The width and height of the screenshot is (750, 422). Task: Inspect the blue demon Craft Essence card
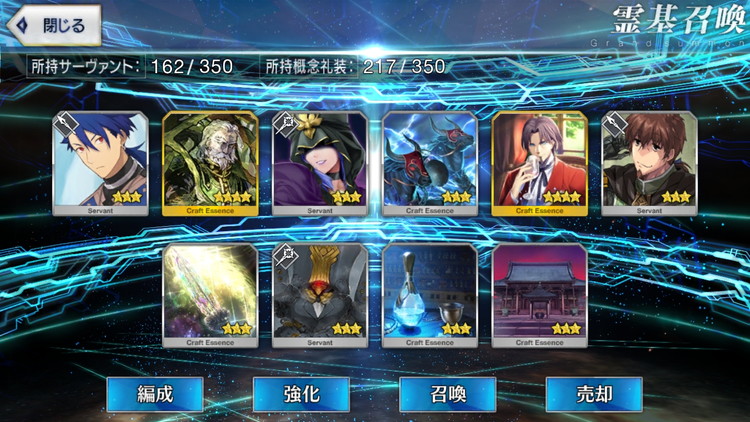[430, 163]
